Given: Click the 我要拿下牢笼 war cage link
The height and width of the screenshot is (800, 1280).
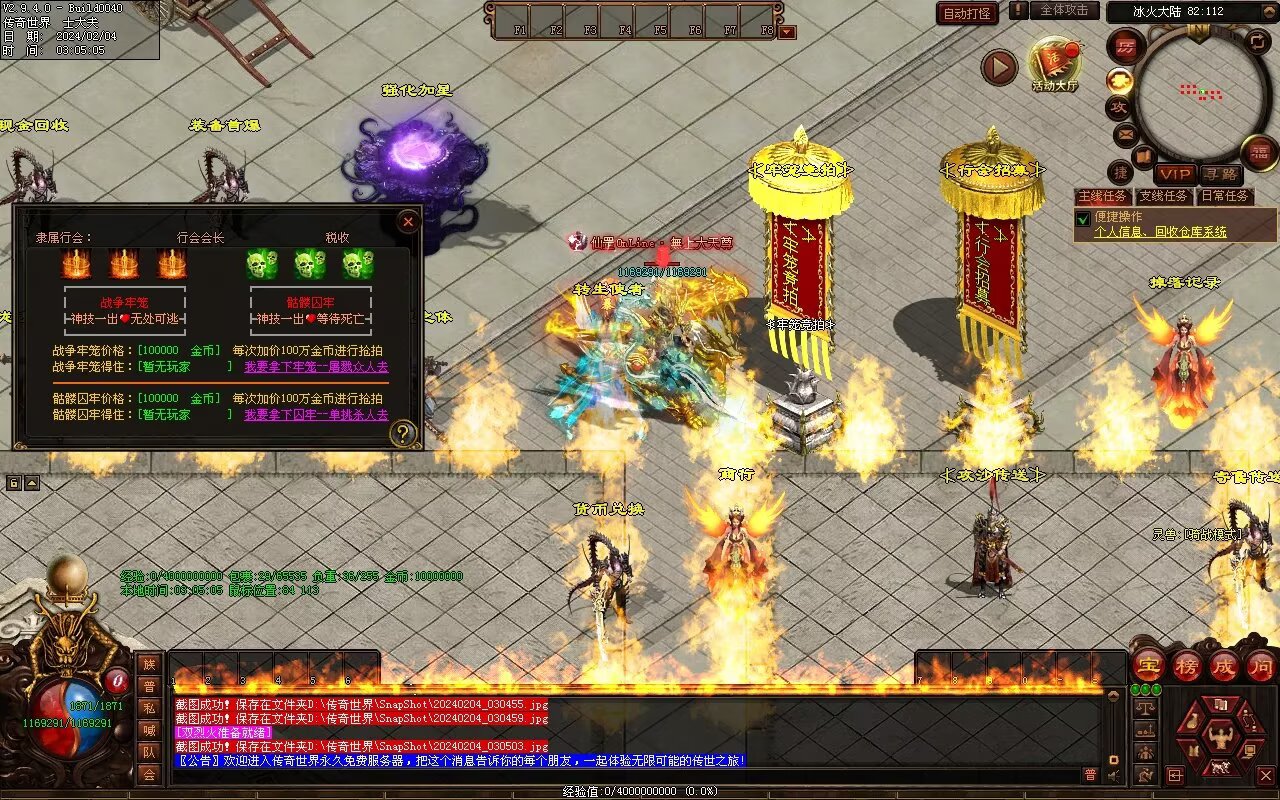Looking at the screenshot, I should [316, 367].
